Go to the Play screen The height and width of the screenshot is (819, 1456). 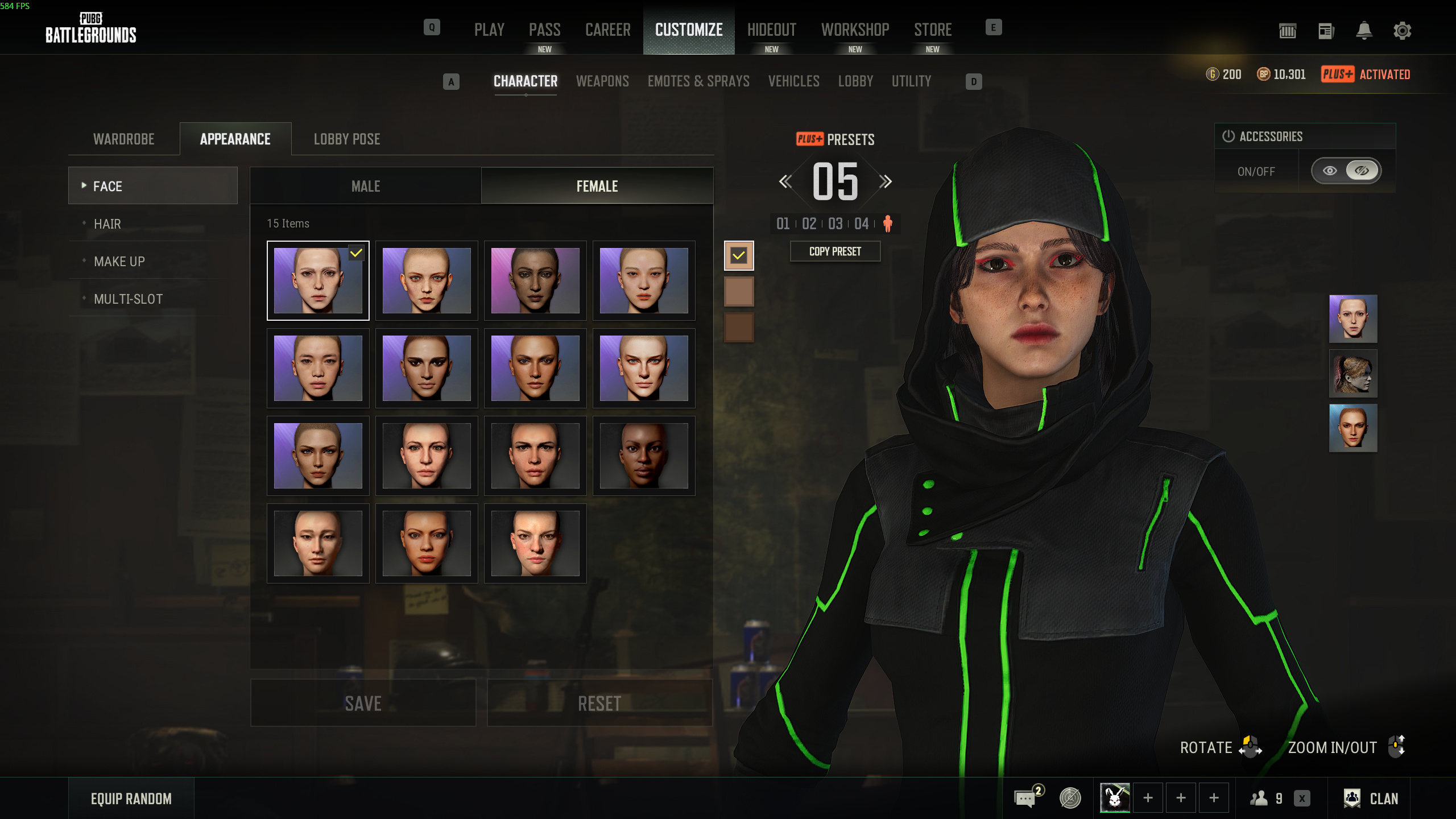(x=489, y=30)
